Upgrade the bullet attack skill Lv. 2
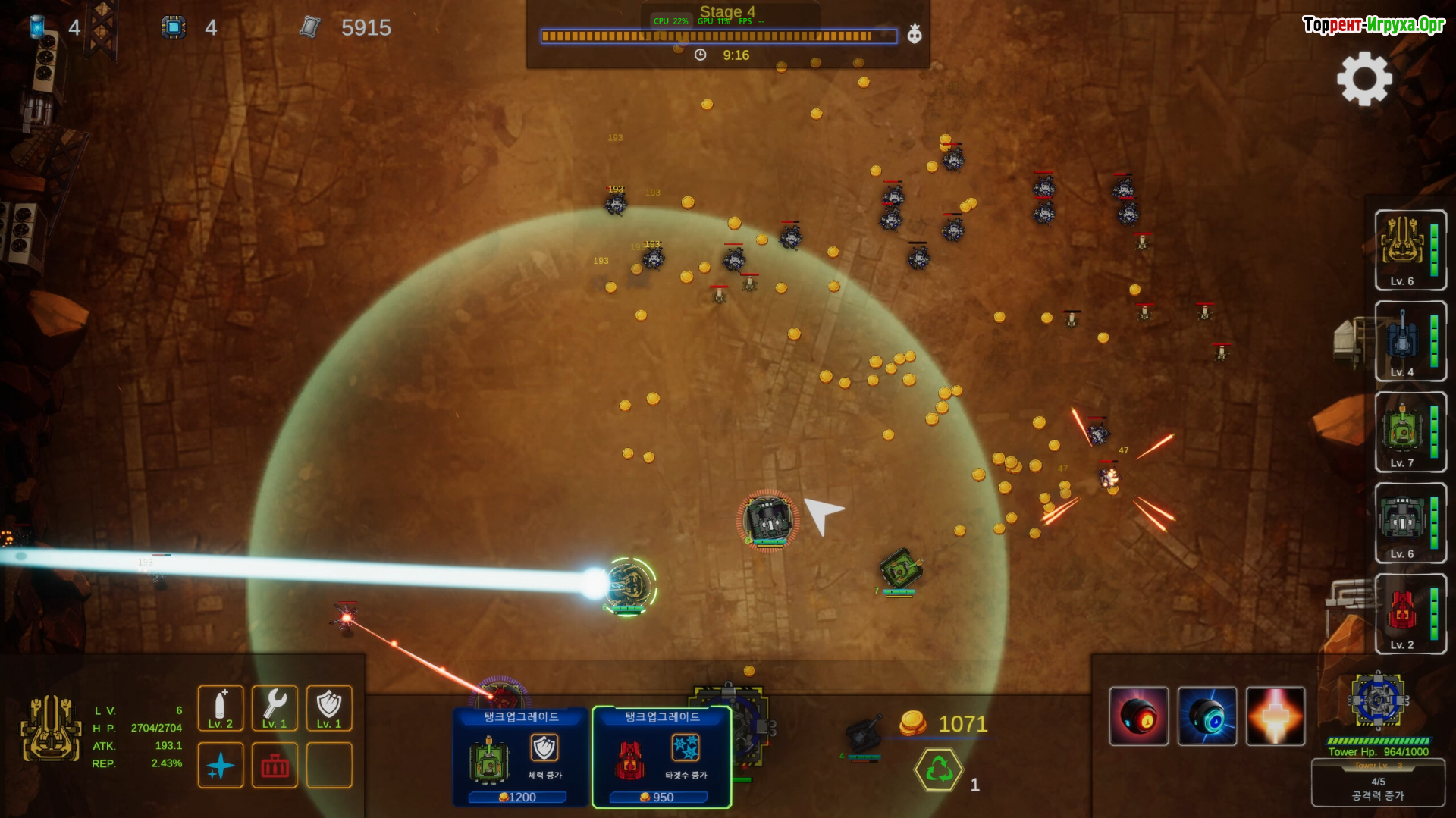1456x818 pixels. (x=221, y=708)
